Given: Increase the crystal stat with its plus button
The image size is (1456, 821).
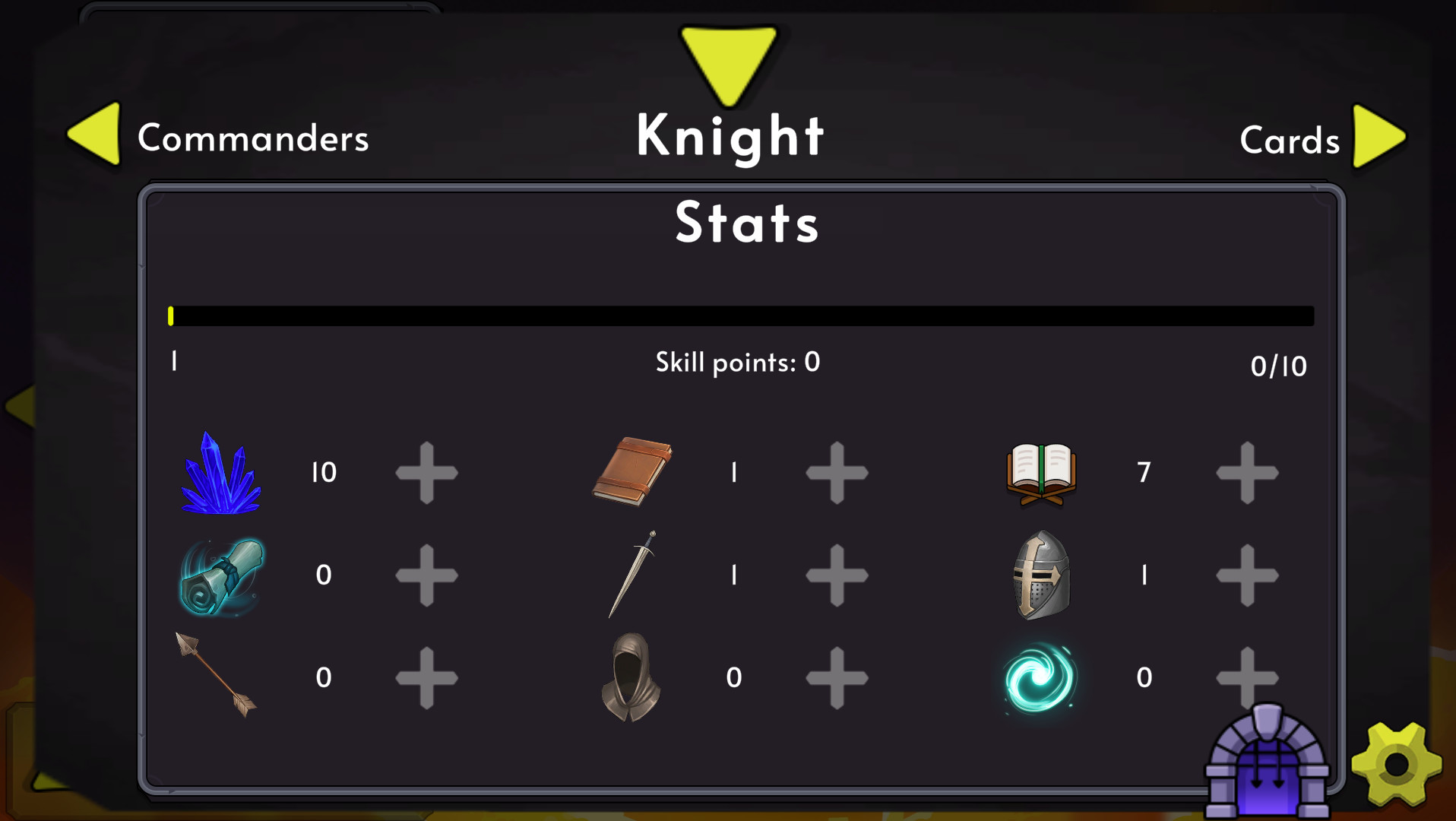Looking at the screenshot, I should click(427, 471).
